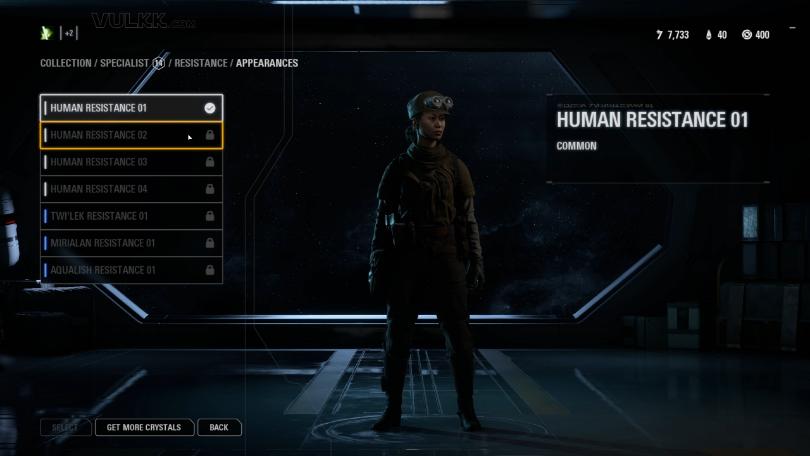This screenshot has width=810, height=456.
Task: Pick Human Resistance 03 from the list
Action: pos(131,162)
